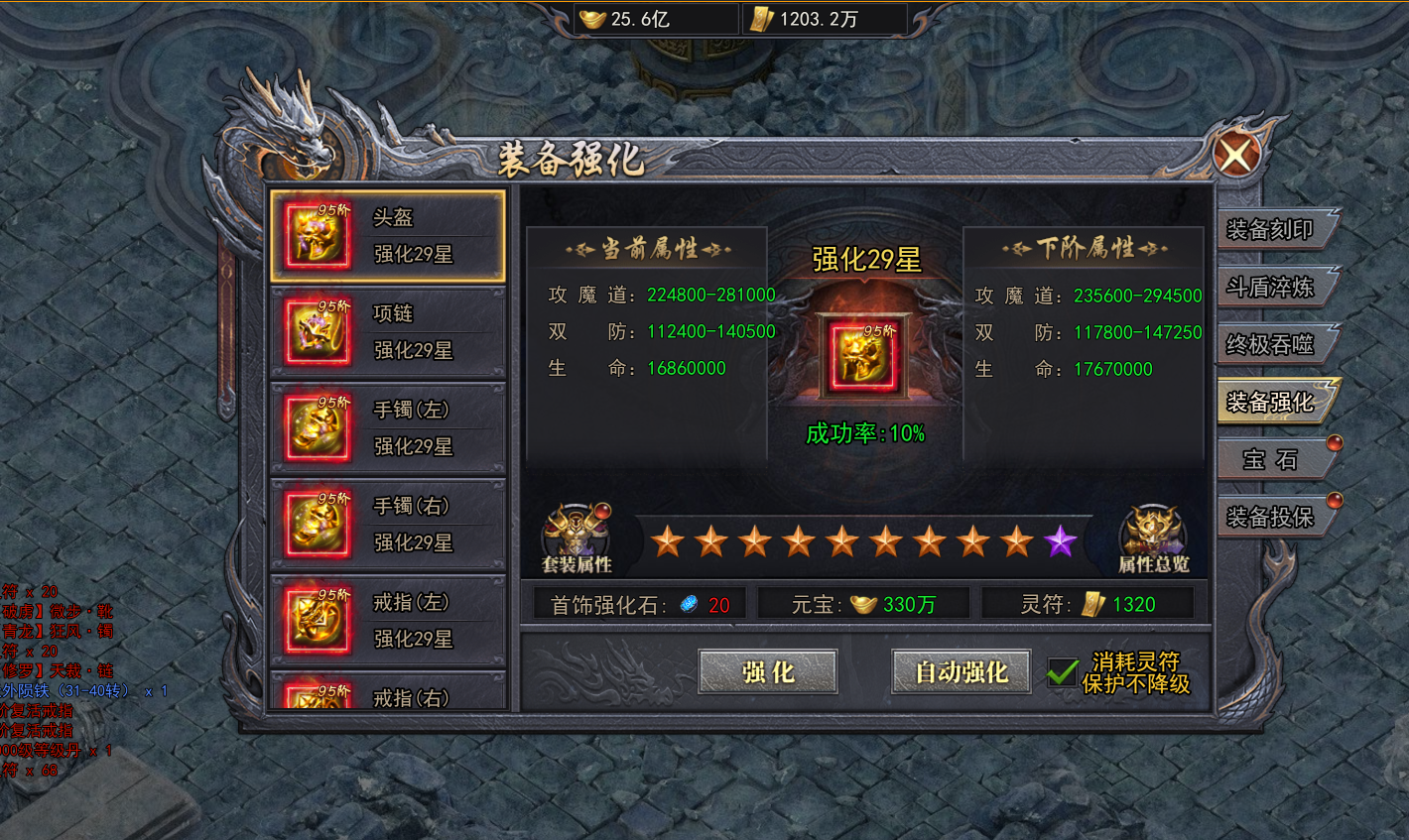Click the 95阶 helmet icon in center
The height and width of the screenshot is (840, 1409).
pos(862,354)
